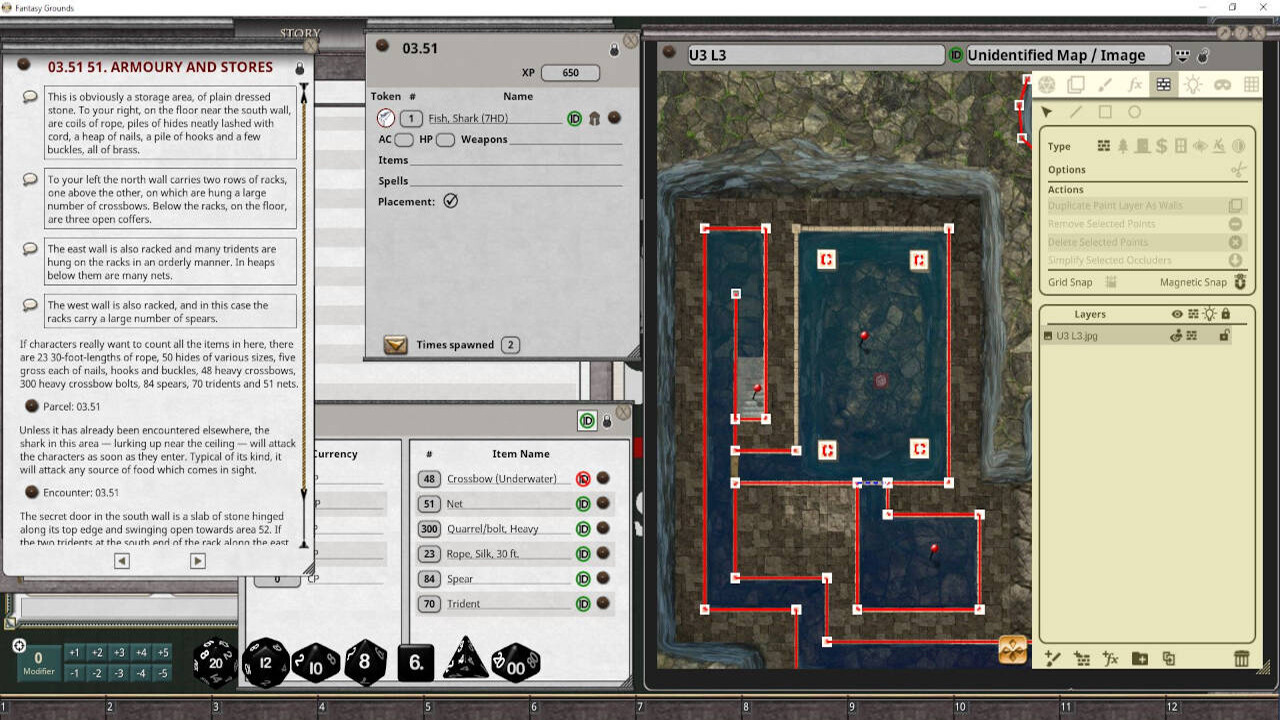The image size is (1280, 720).
Task: Open the lighting panel from the map toolbar
Action: click(x=1193, y=85)
